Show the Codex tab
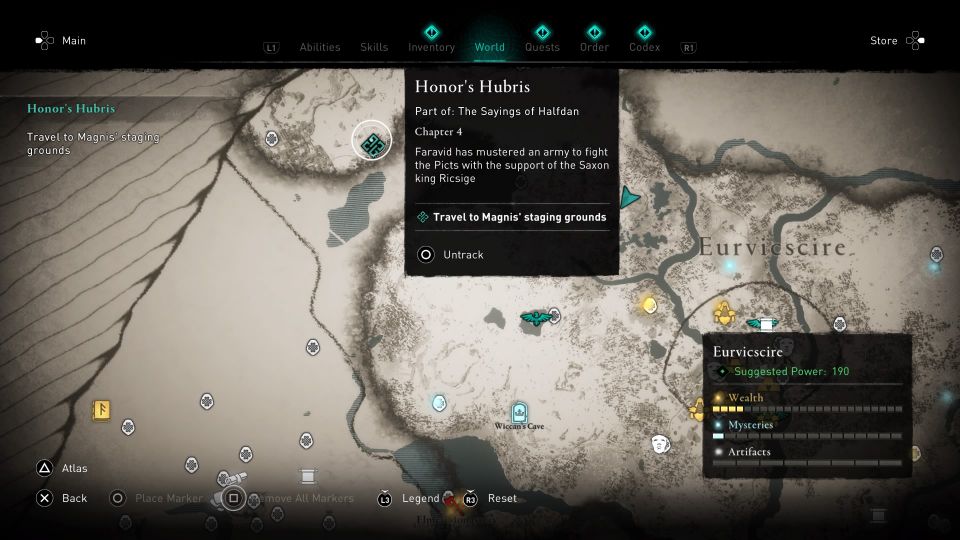The image size is (960, 540). 644,47
